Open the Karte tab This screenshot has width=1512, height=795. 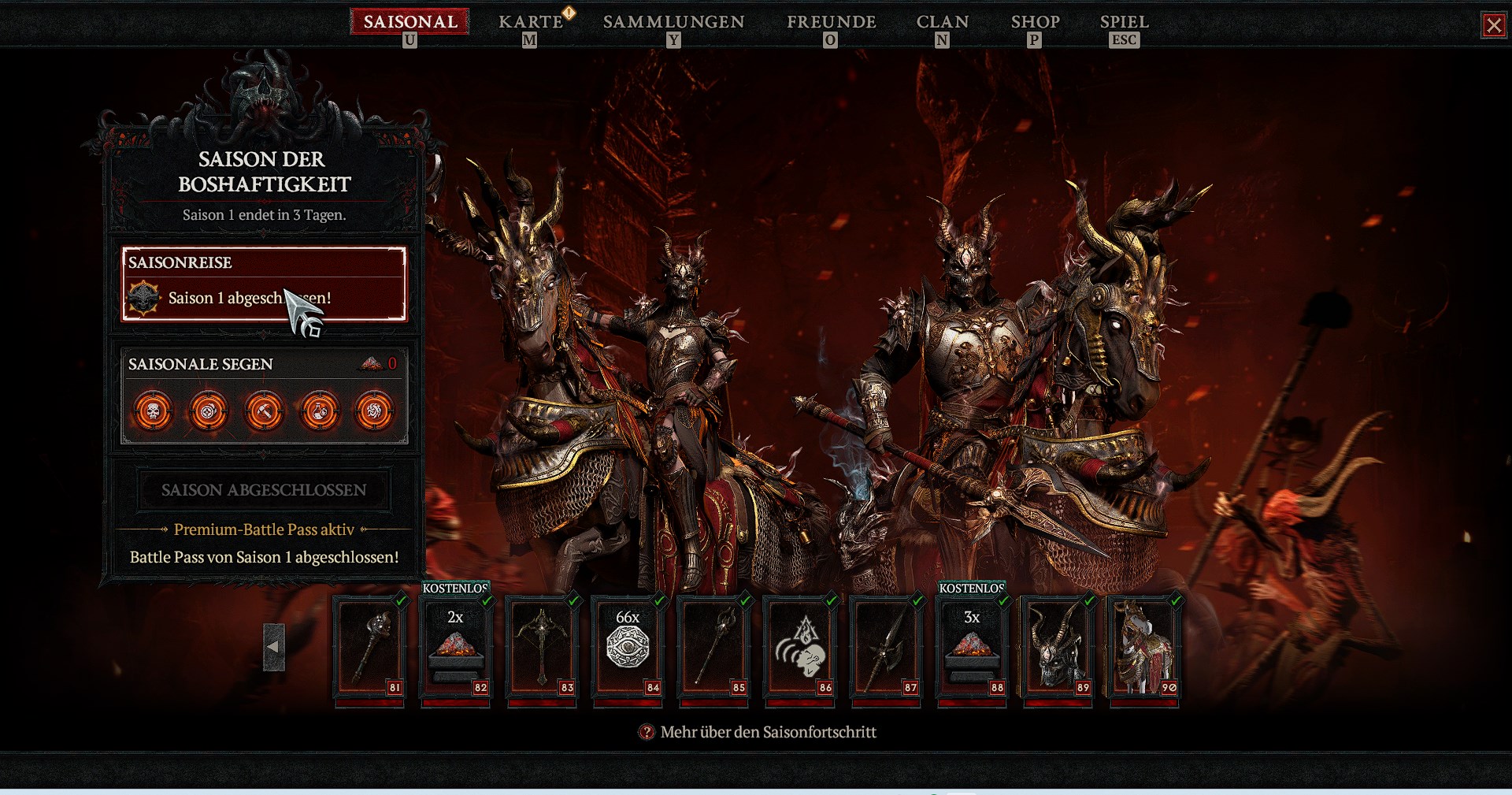tap(531, 22)
